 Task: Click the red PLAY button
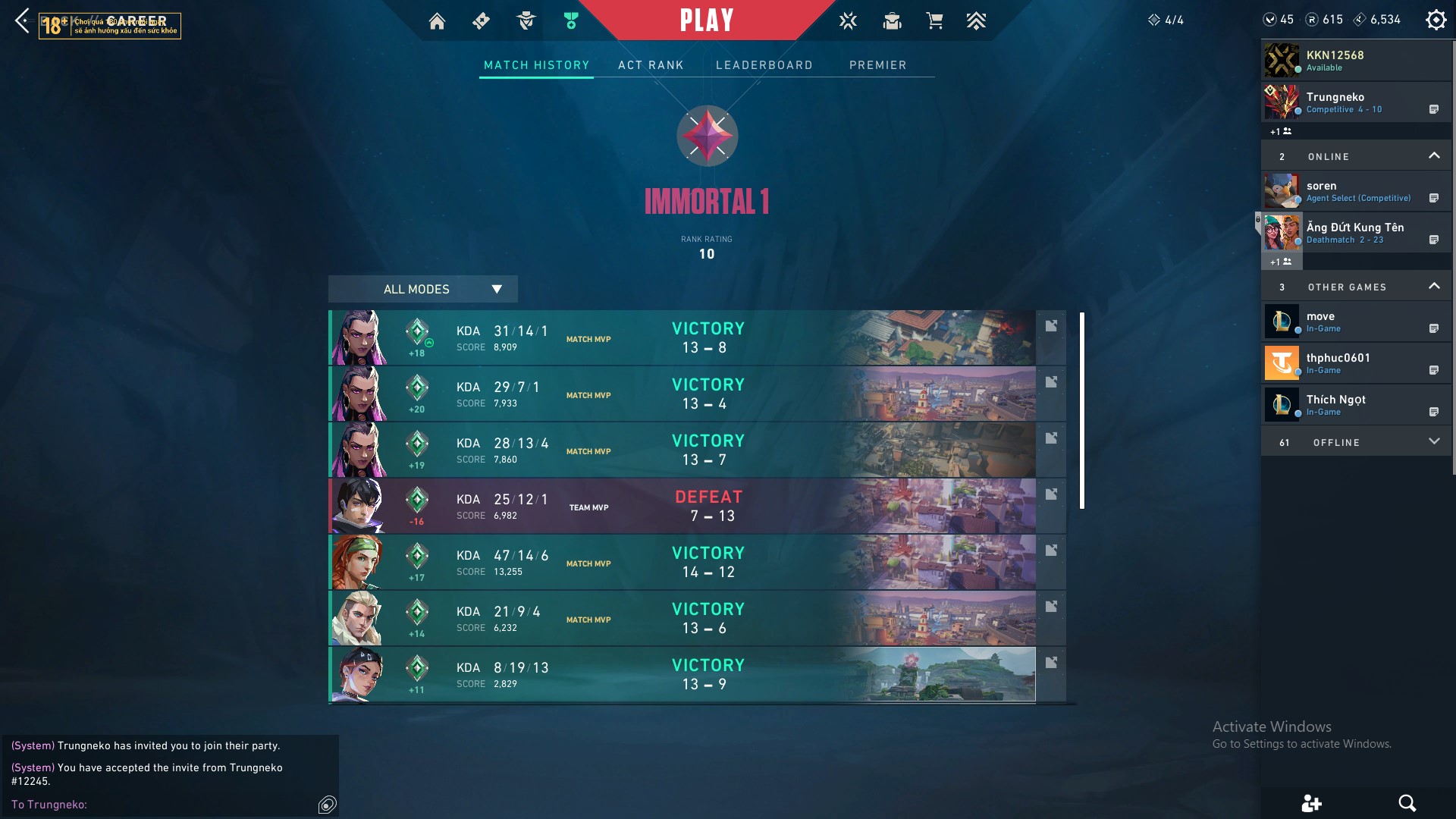click(x=706, y=20)
